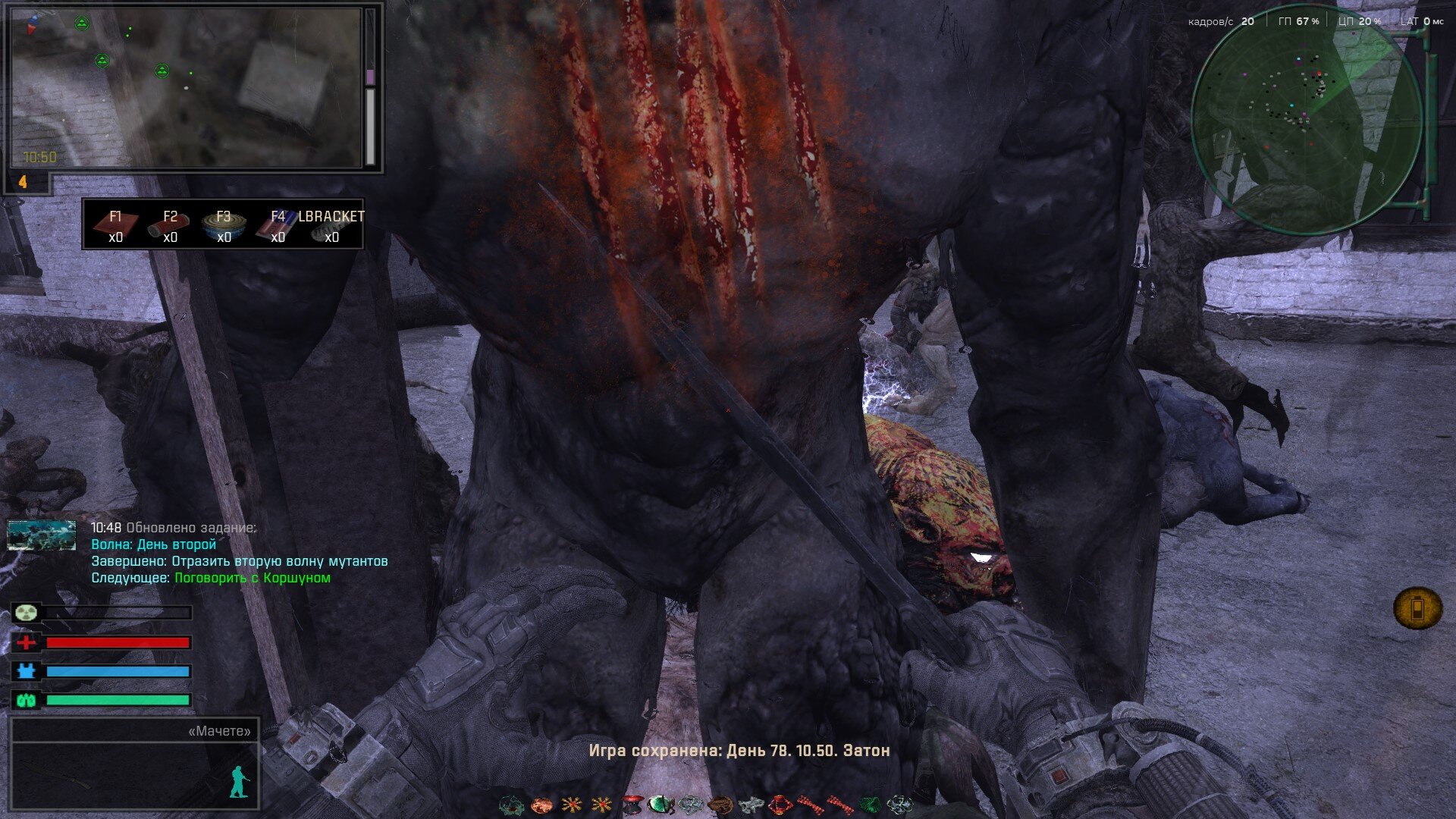Viewport: 1456px width, 819px height.
Task: Click the round green radar detector
Action: pyautogui.click(x=1306, y=120)
